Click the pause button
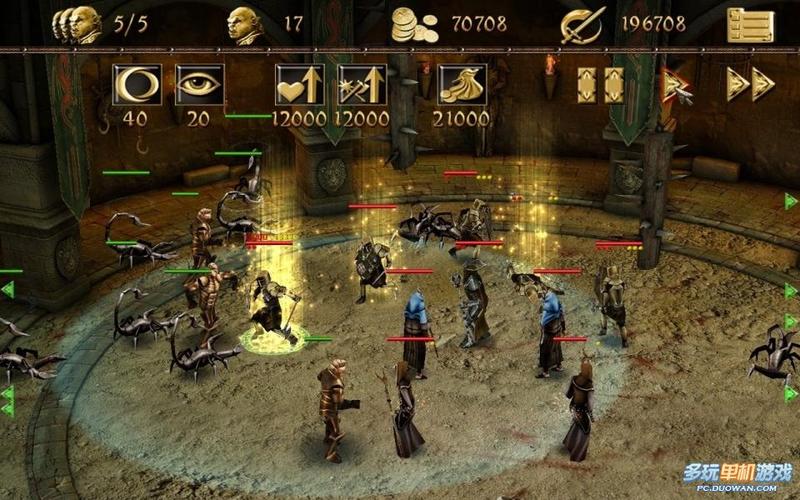The image size is (800, 500). [600, 84]
